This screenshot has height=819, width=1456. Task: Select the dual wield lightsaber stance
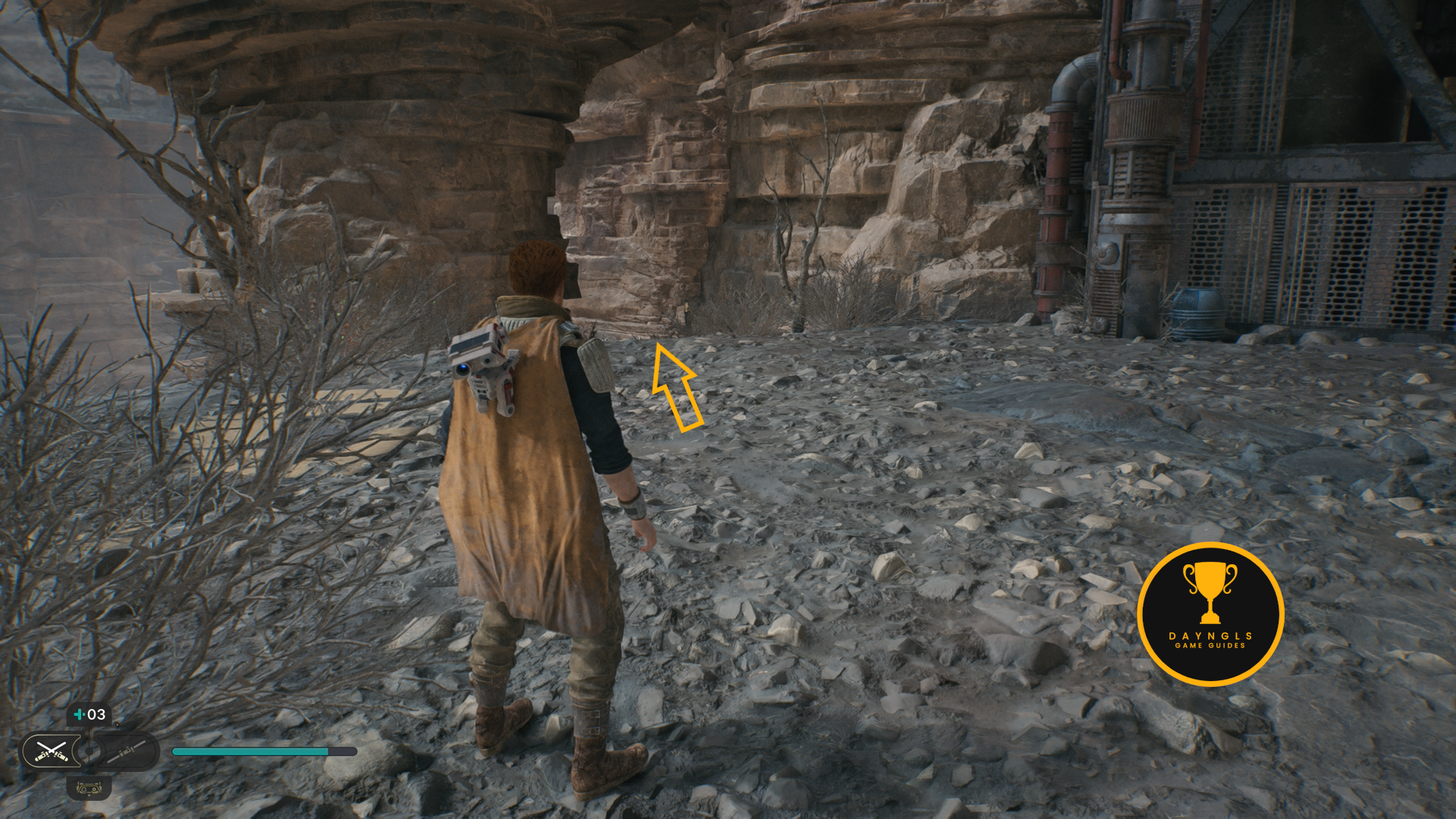(51, 751)
